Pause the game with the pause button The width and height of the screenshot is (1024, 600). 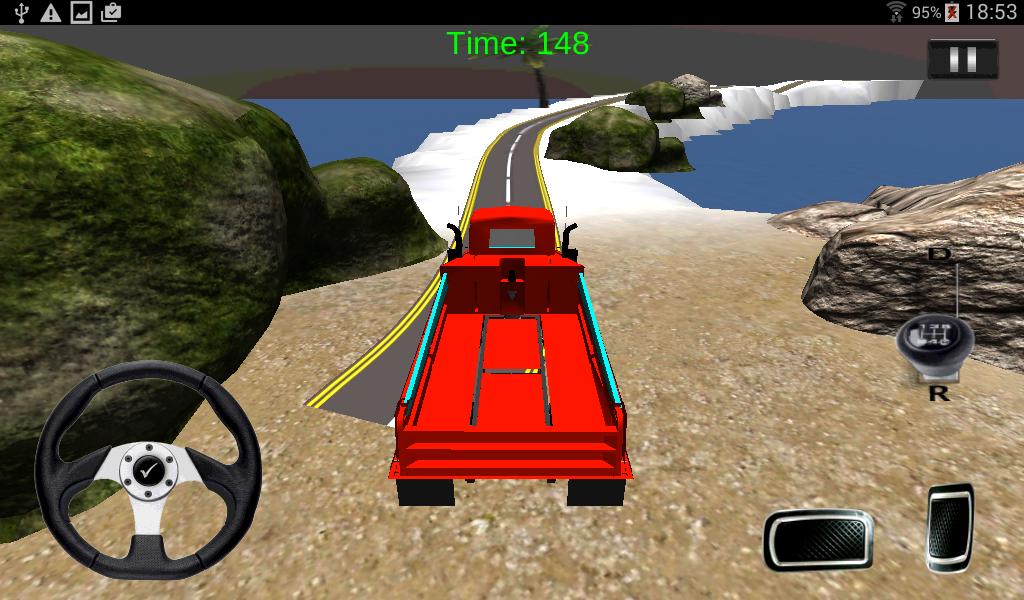(962, 60)
